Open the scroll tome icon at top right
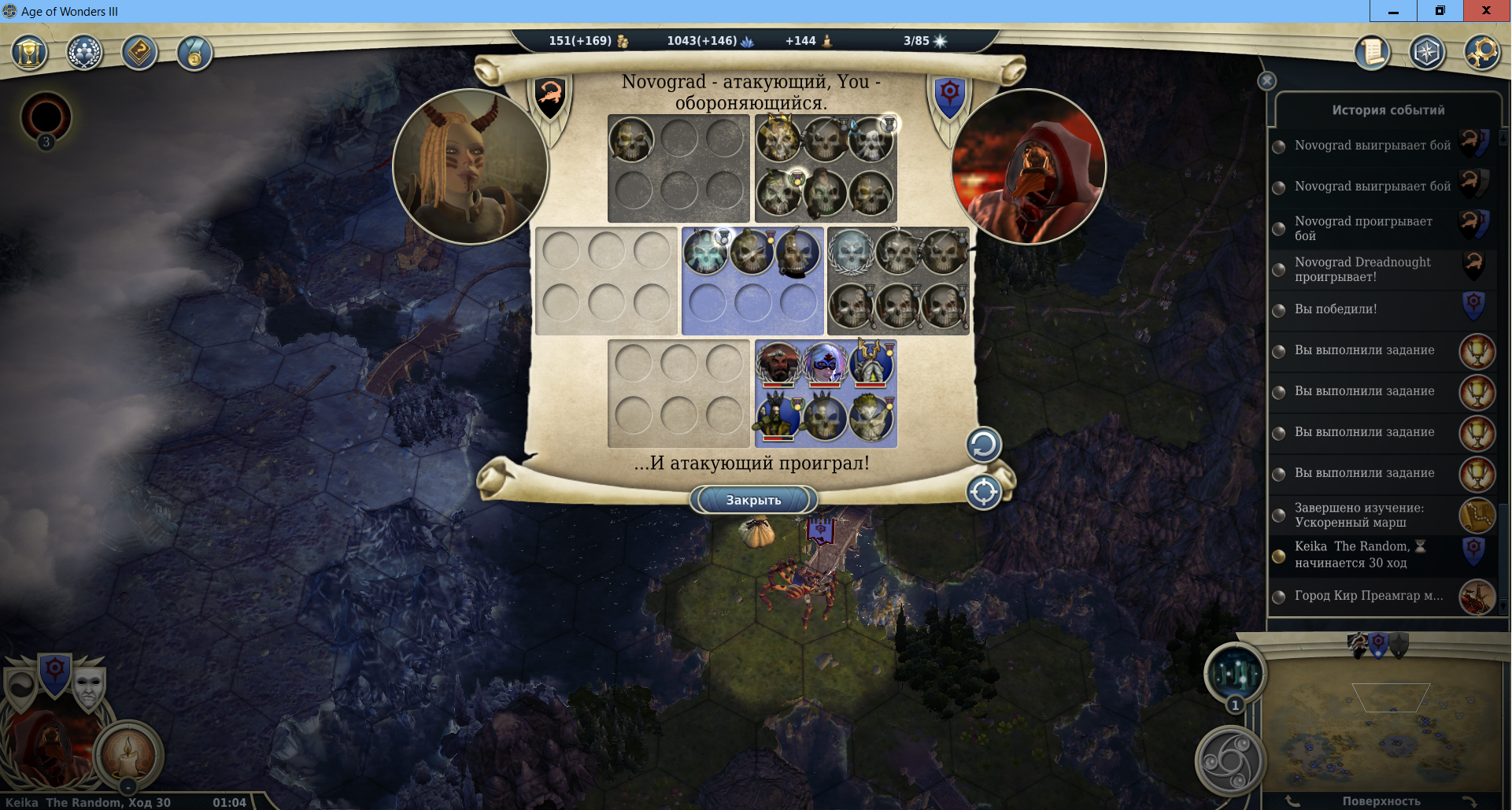 (x=1372, y=53)
